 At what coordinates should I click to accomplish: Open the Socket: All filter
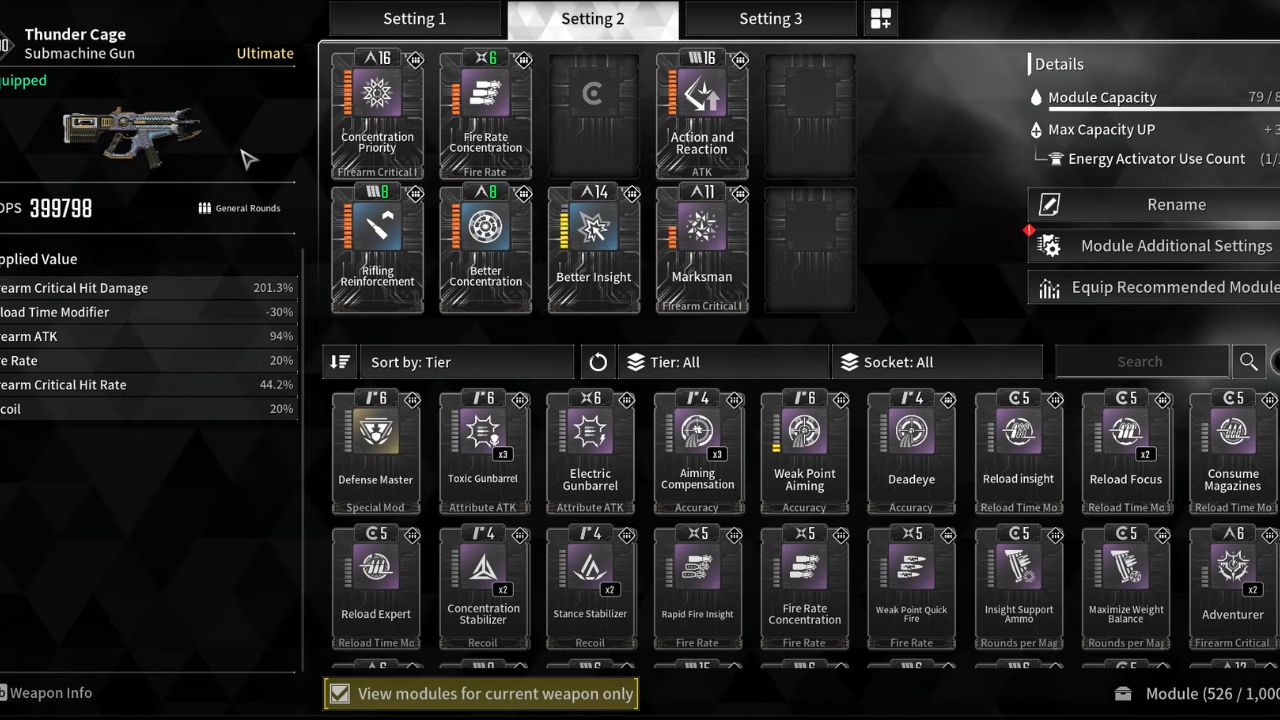936,362
